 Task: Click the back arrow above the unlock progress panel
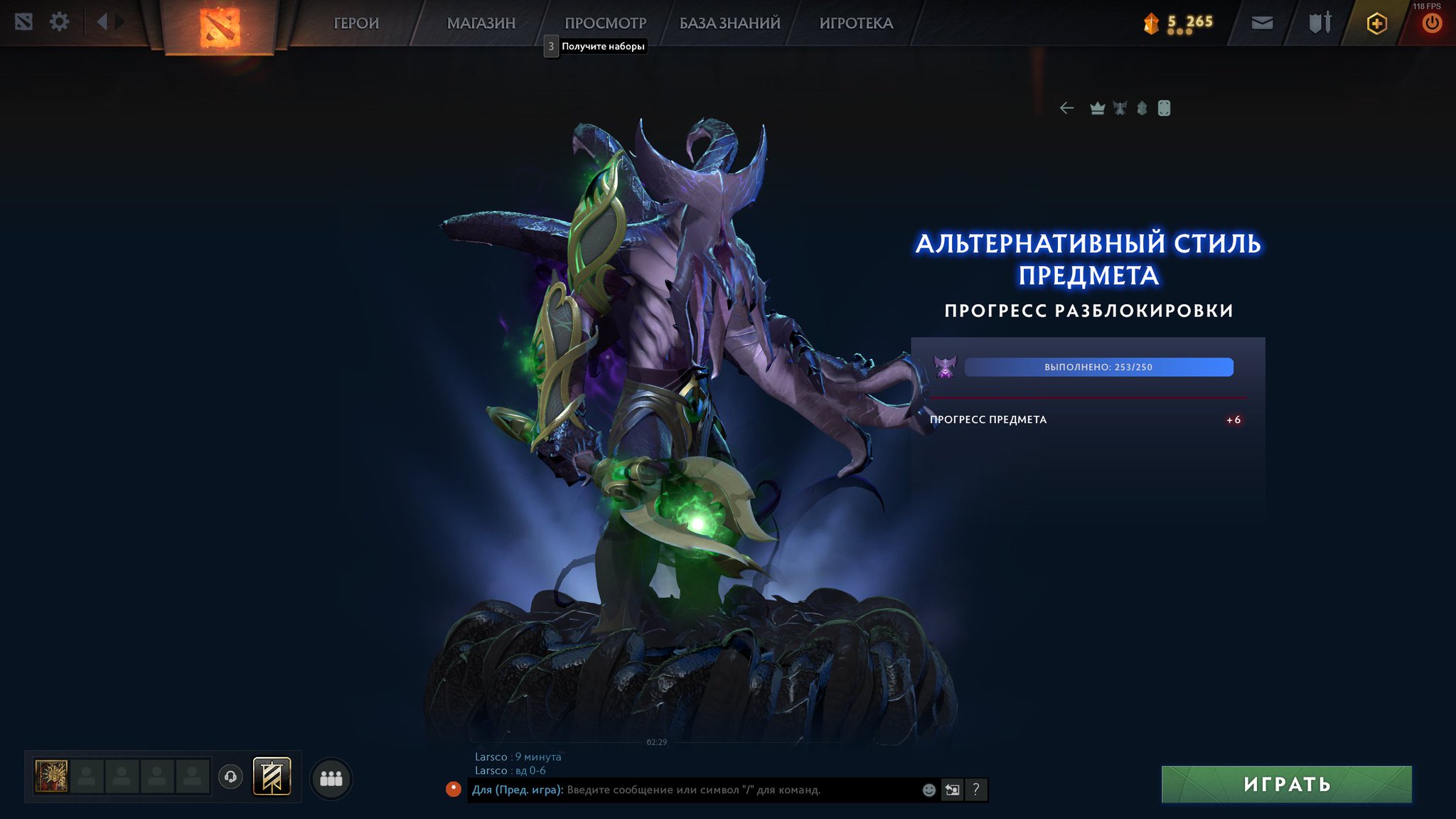pyautogui.click(x=1066, y=107)
